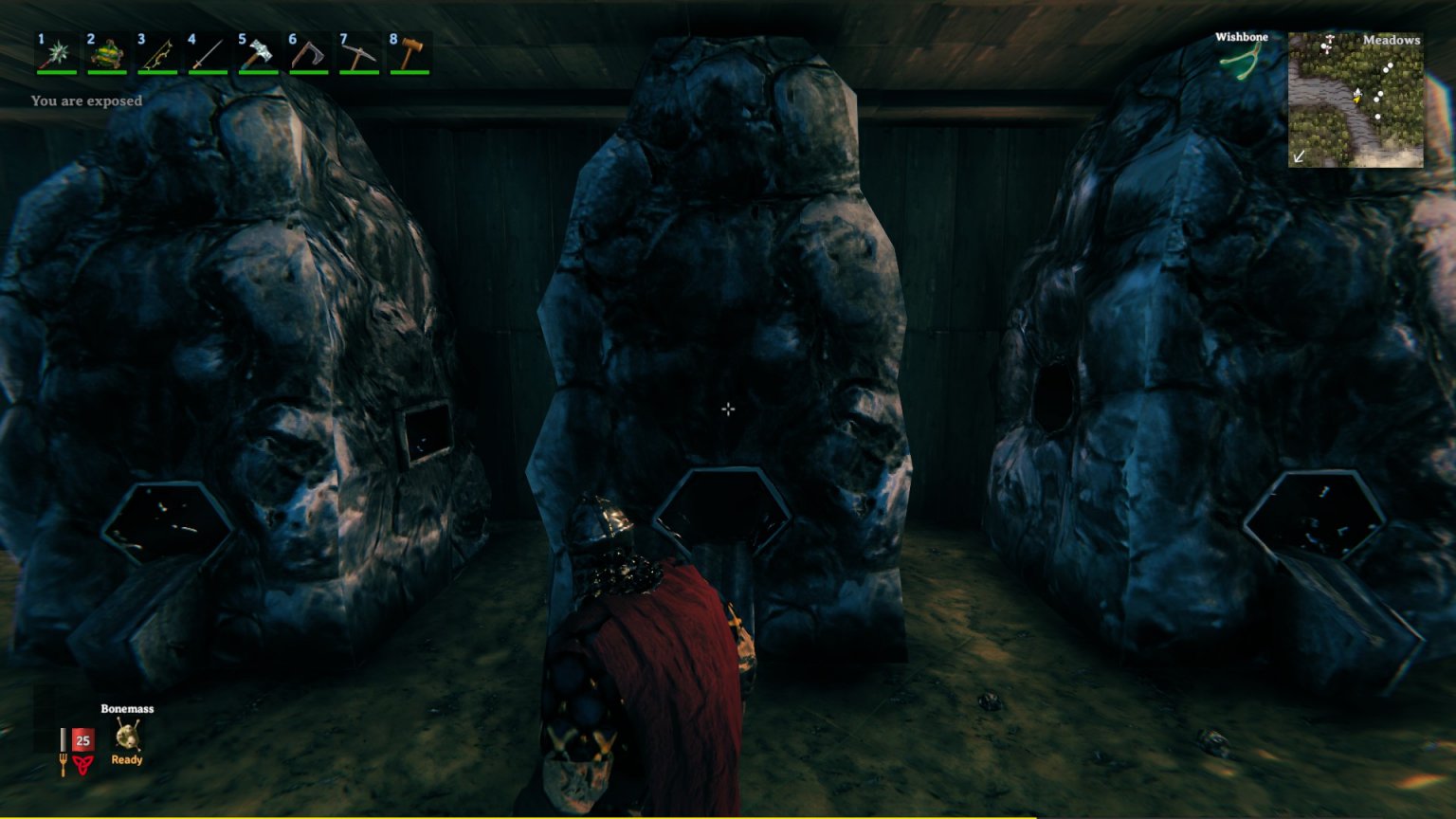
Task: Click the 'You are exposed' status message
Action: coord(85,100)
